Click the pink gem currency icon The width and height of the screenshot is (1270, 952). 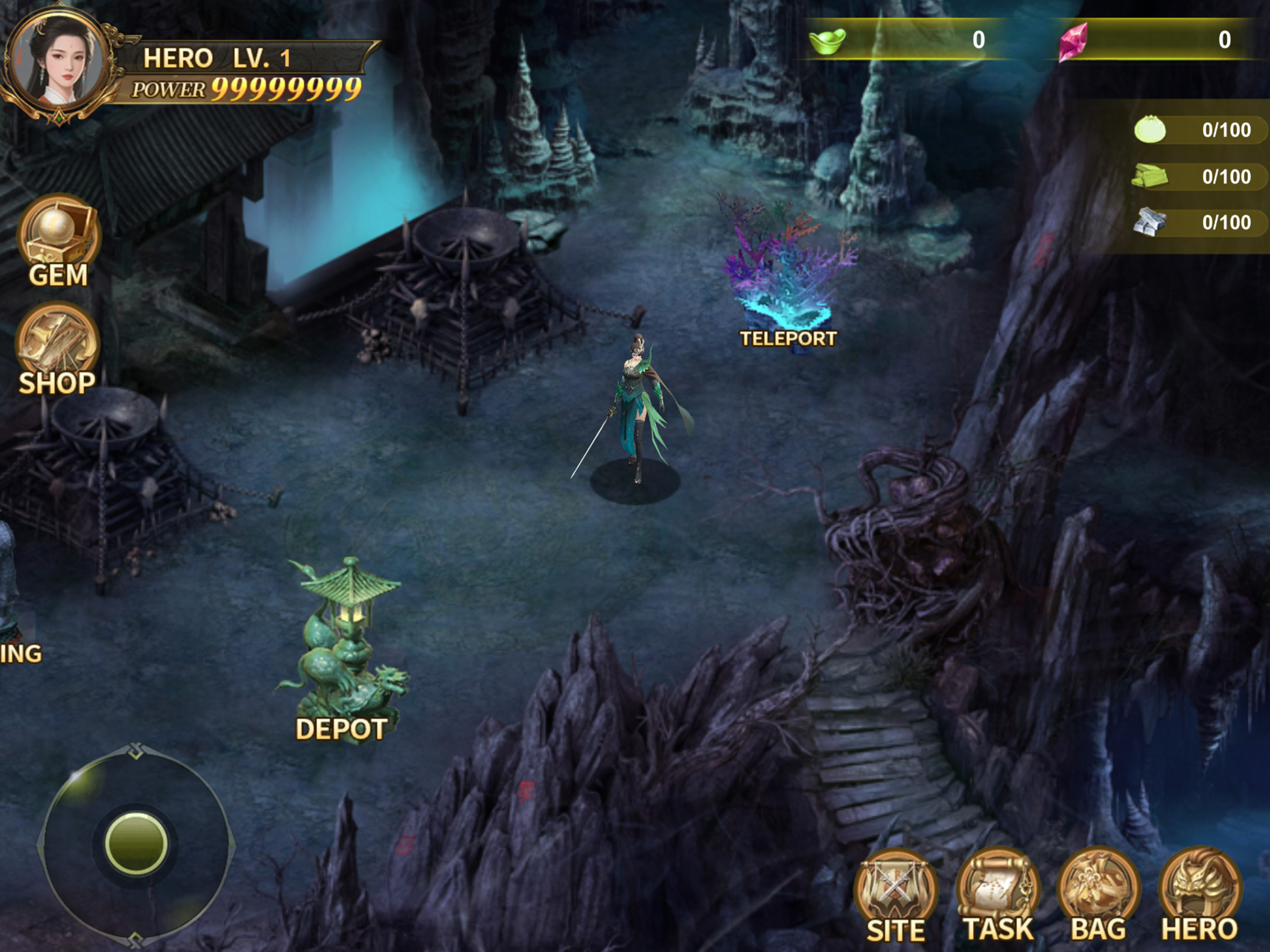[x=1074, y=41]
